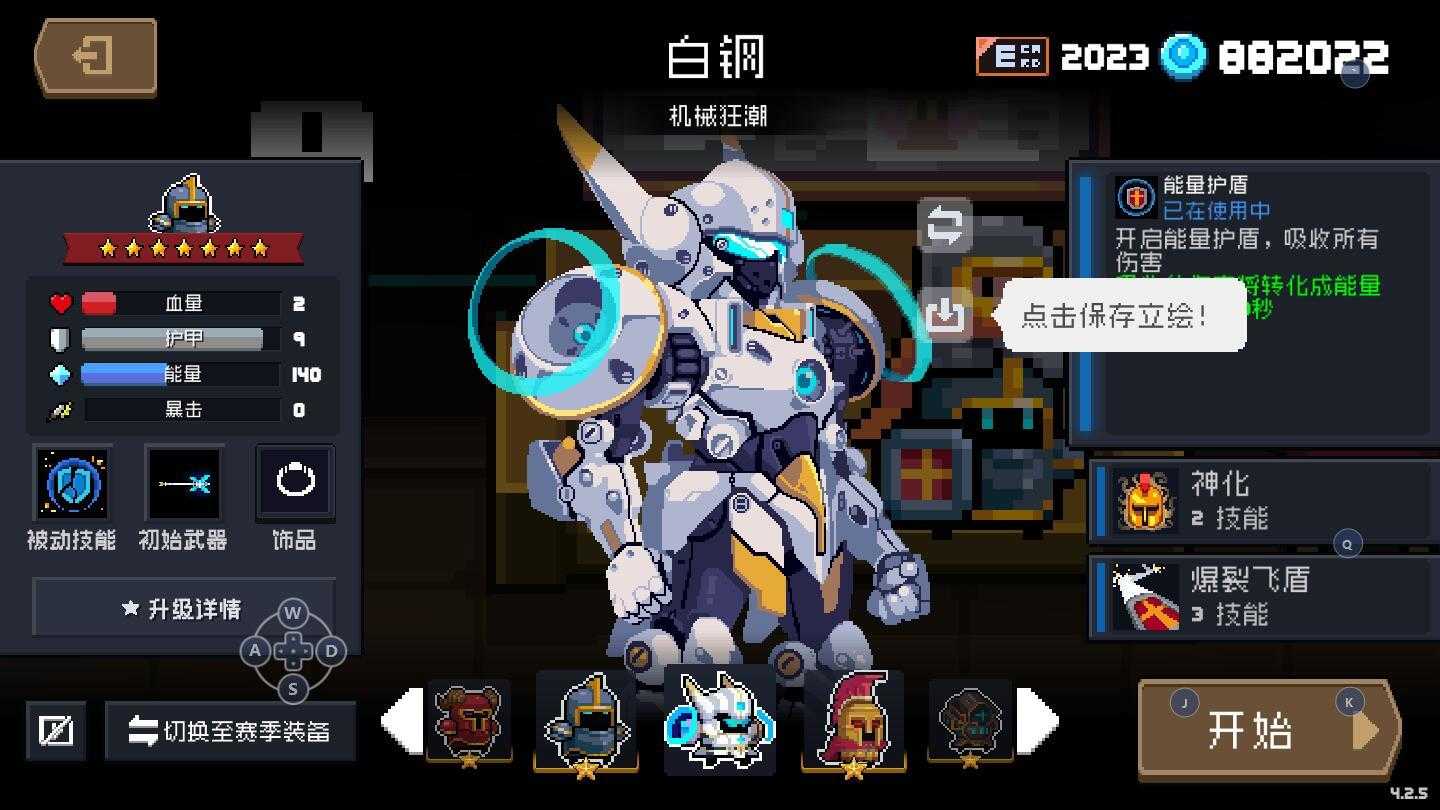1440x810 pixels.
Task: Open the 被动技能 passive skill icon
Action: tap(72, 484)
